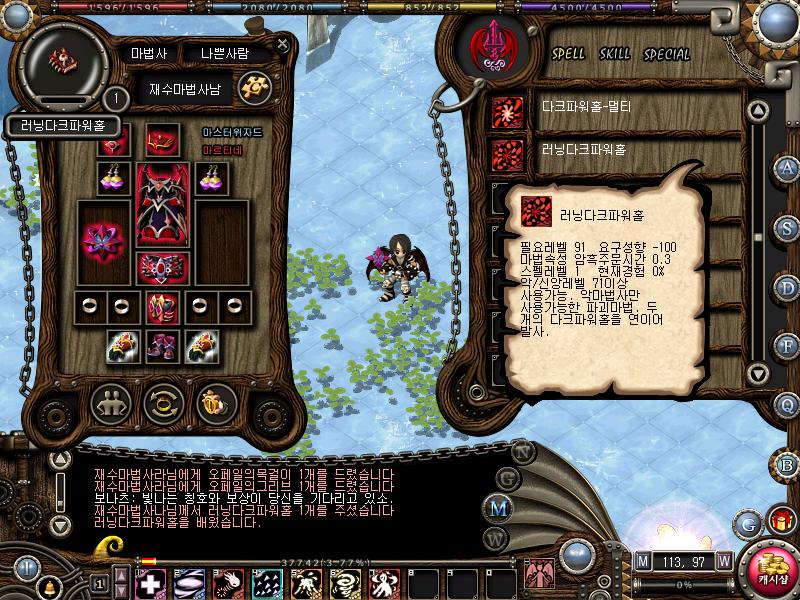
Task: Close the character equipment panel
Action: (x=283, y=45)
